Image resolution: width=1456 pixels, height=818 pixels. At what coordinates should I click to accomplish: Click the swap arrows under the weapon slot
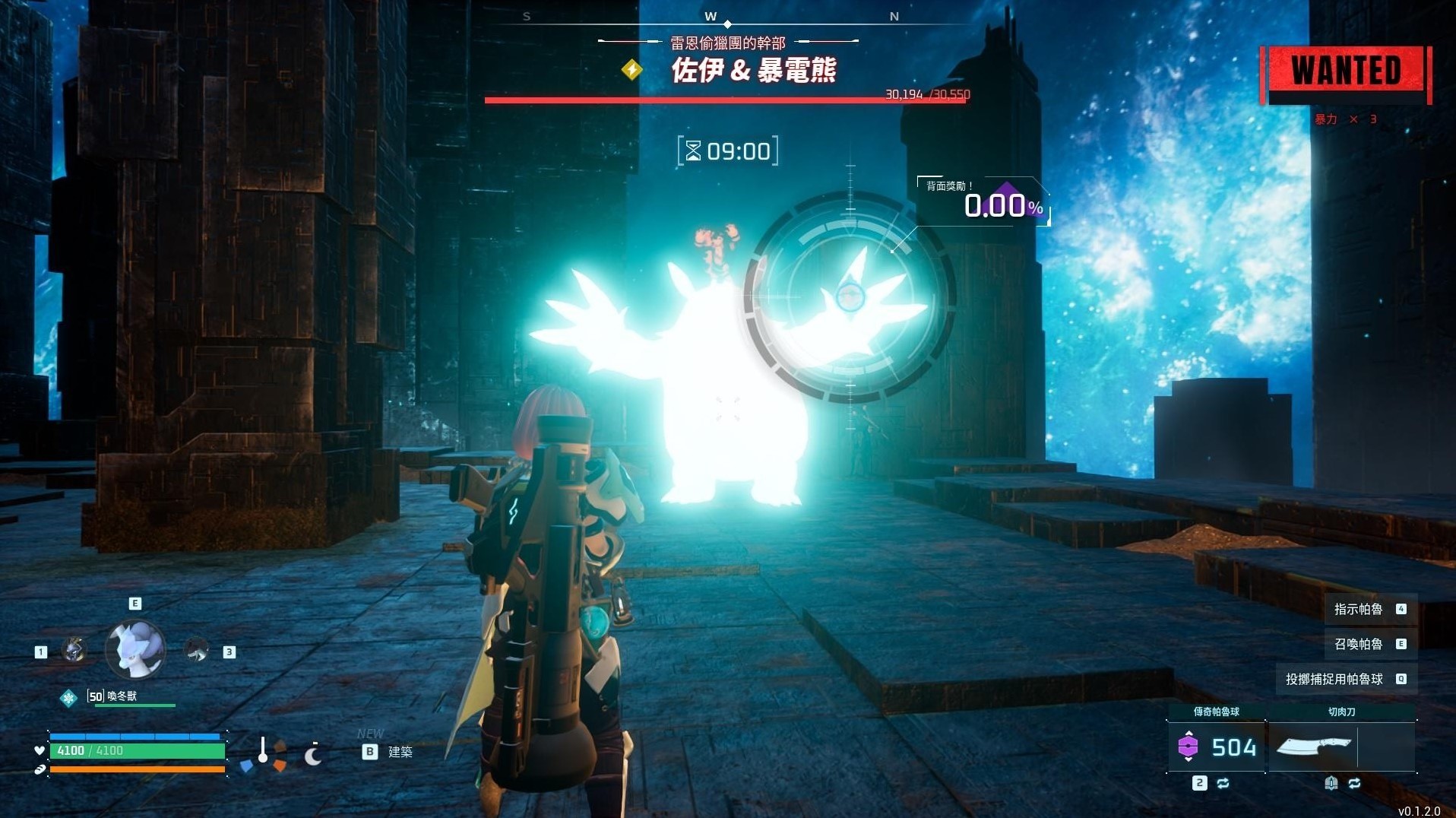[1354, 783]
